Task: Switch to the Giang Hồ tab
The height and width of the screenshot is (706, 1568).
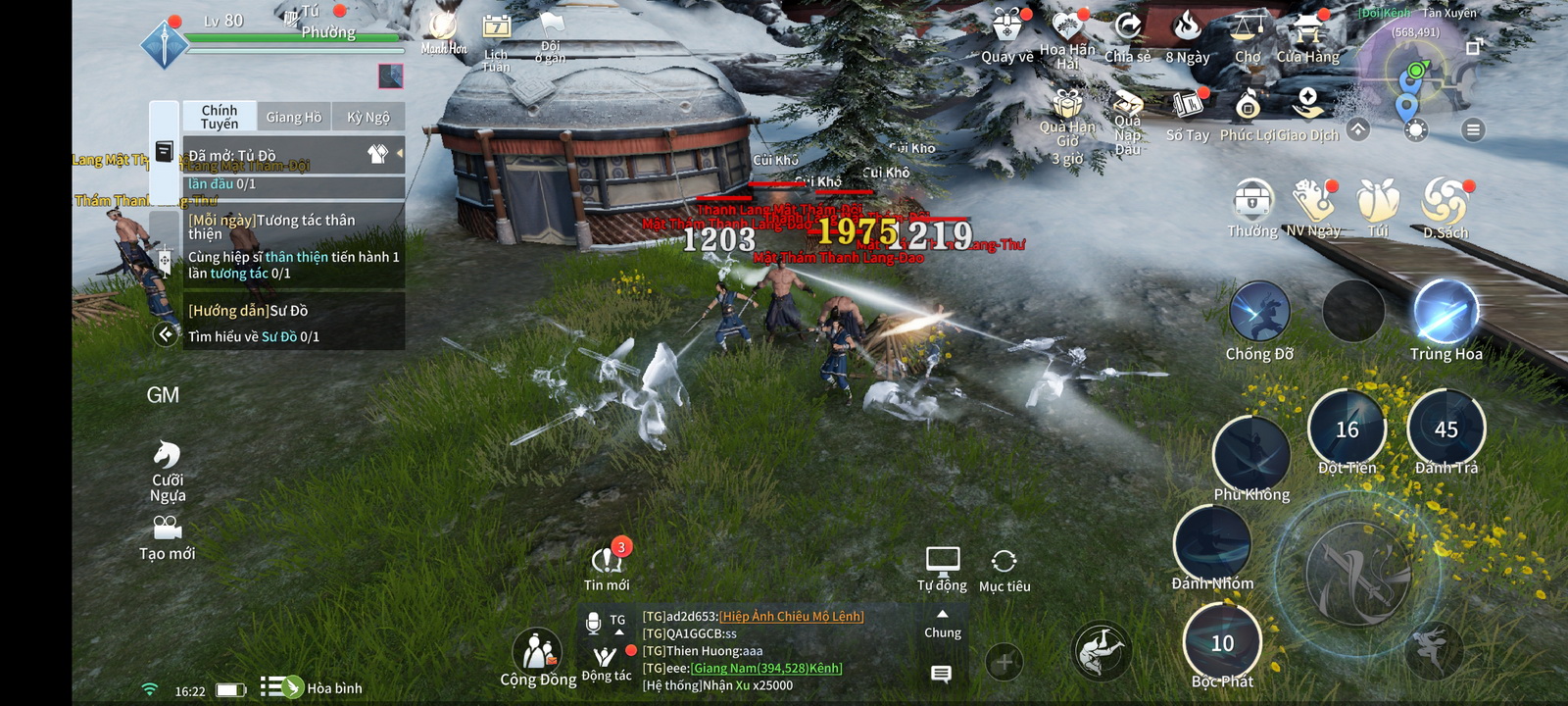Action: point(293,116)
